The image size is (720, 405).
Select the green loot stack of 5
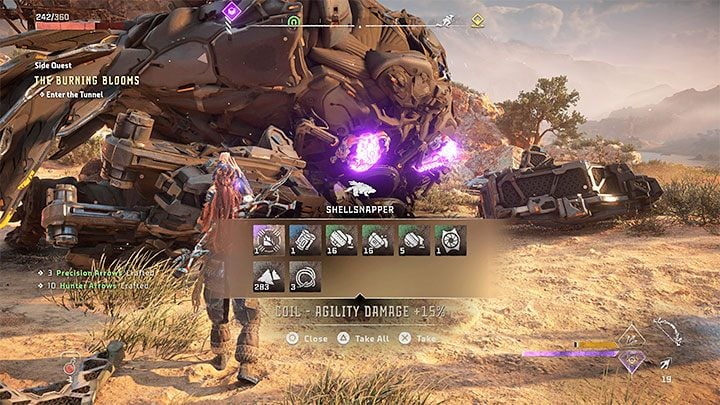point(413,238)
